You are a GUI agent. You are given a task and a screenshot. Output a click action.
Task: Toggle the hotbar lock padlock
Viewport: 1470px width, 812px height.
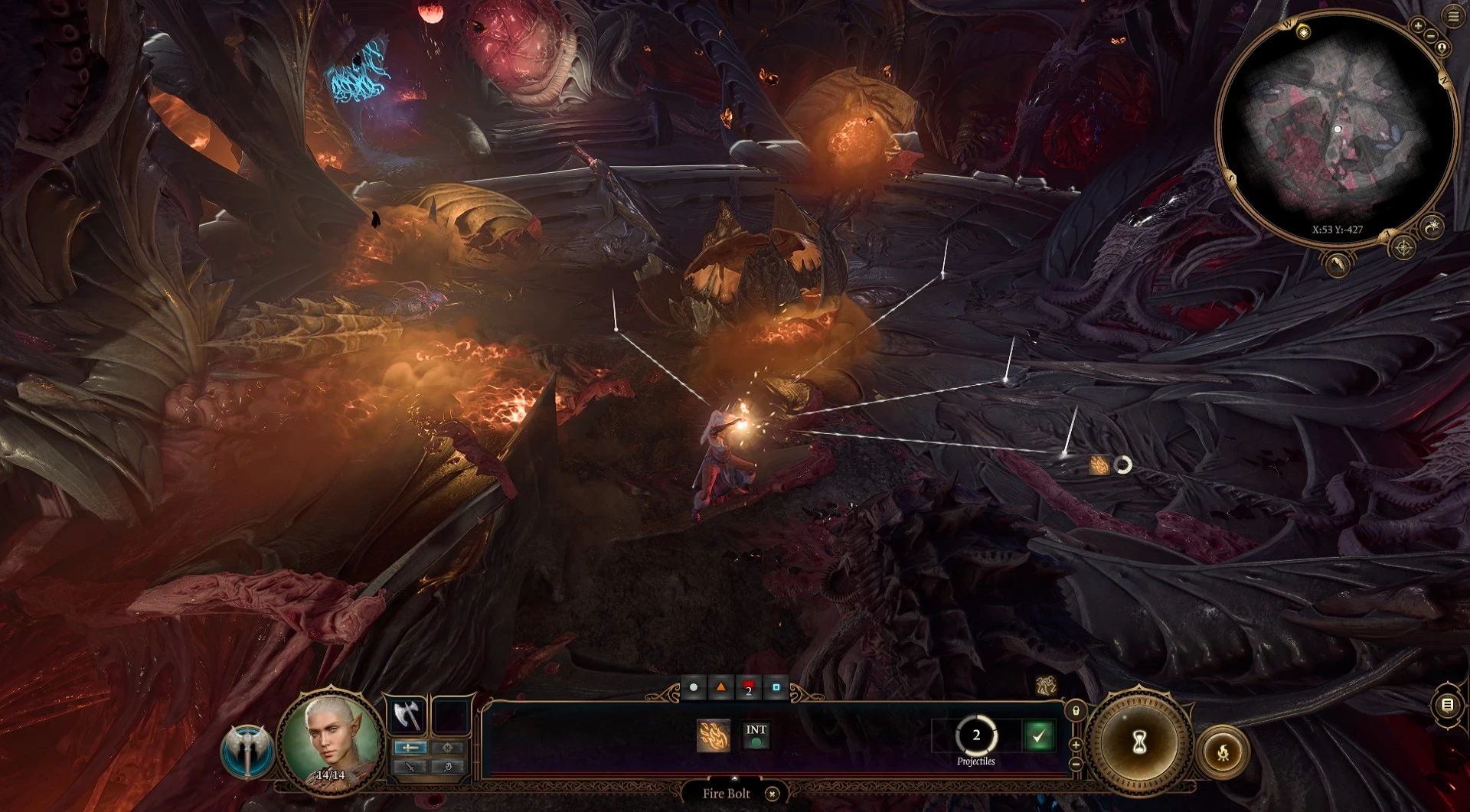(x=1076, y=711)
